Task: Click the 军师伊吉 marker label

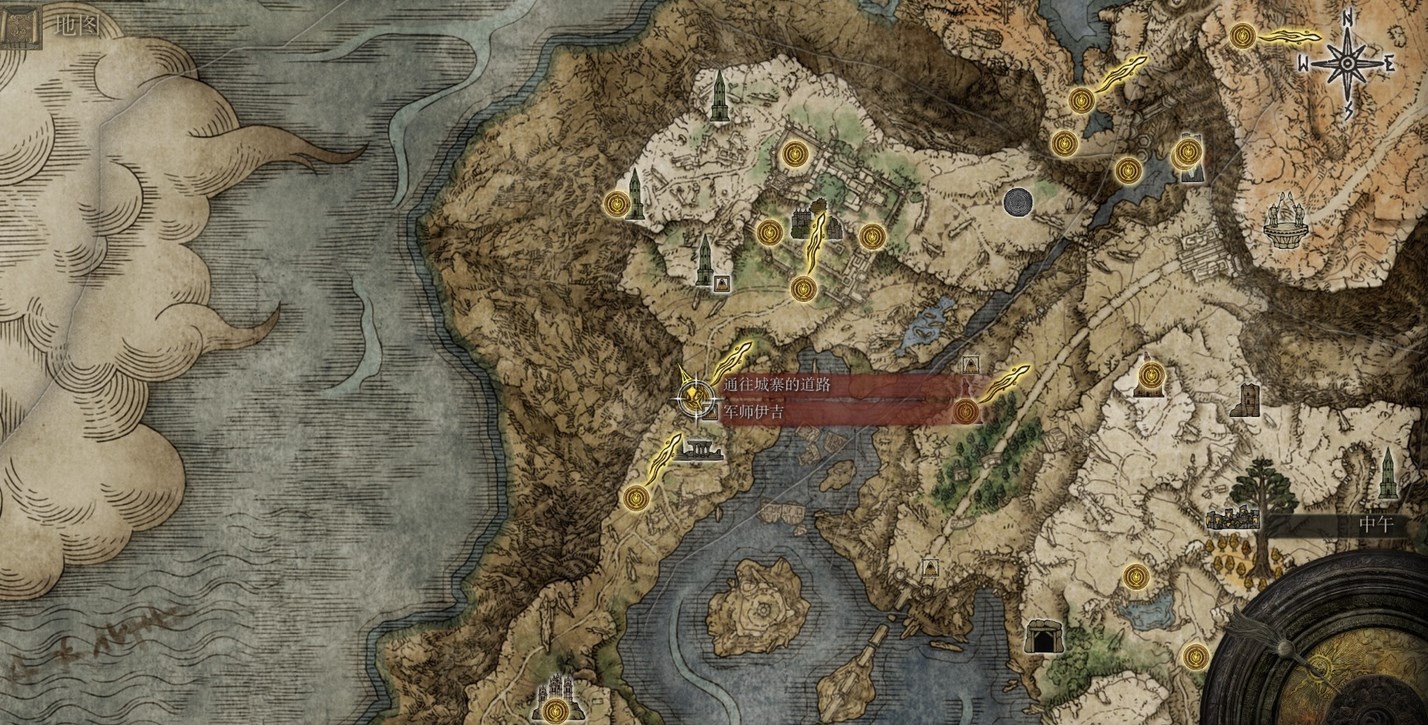Action: click(756, 411)
